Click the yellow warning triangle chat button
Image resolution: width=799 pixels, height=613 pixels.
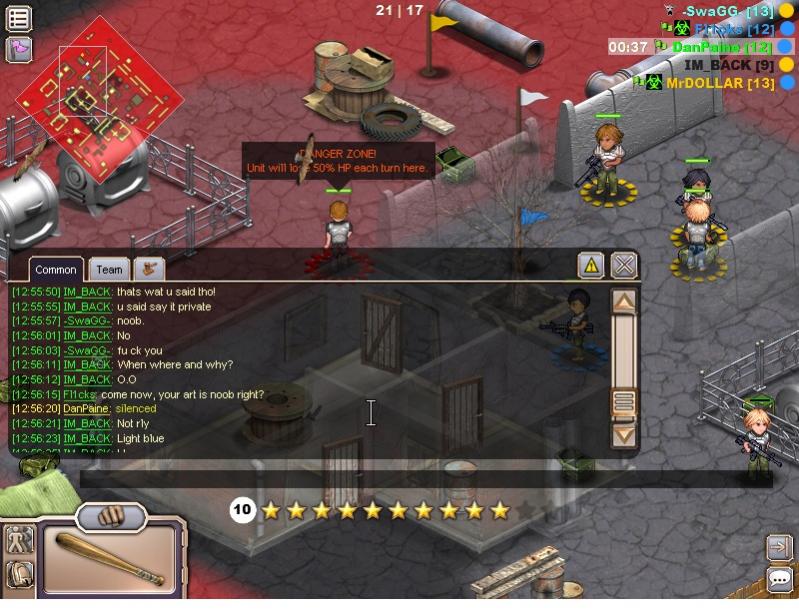(x=591, y=265)
